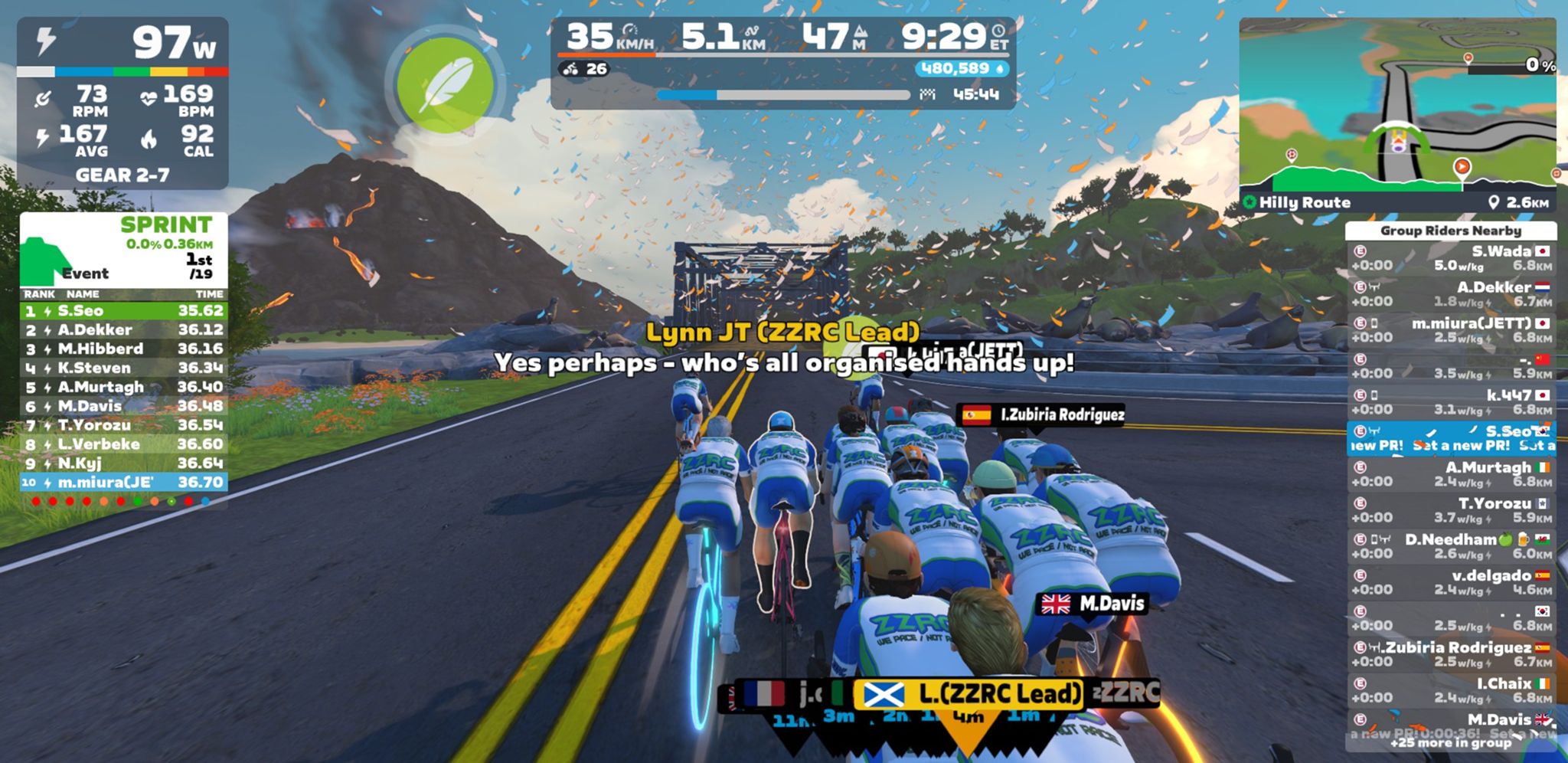Pick I.Chaix from the nearby riders list

(1451, 690)
